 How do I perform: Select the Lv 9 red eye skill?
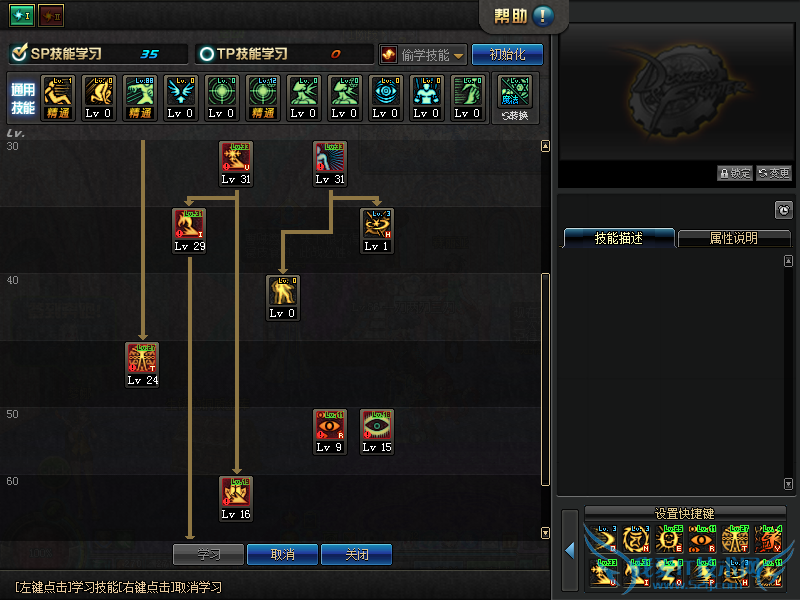(329, 426)
